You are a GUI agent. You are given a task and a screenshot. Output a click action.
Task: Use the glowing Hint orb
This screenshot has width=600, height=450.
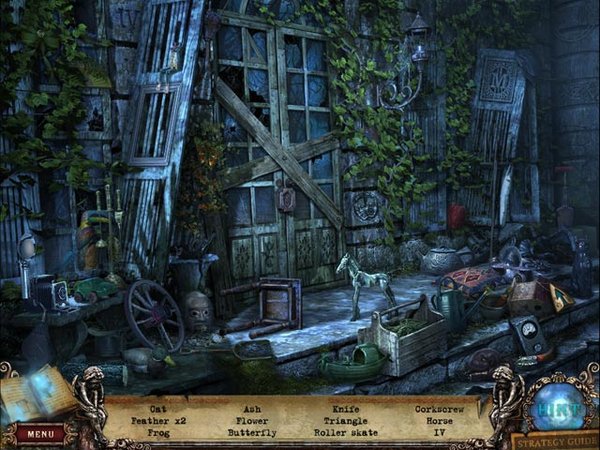tap(549, 408)
